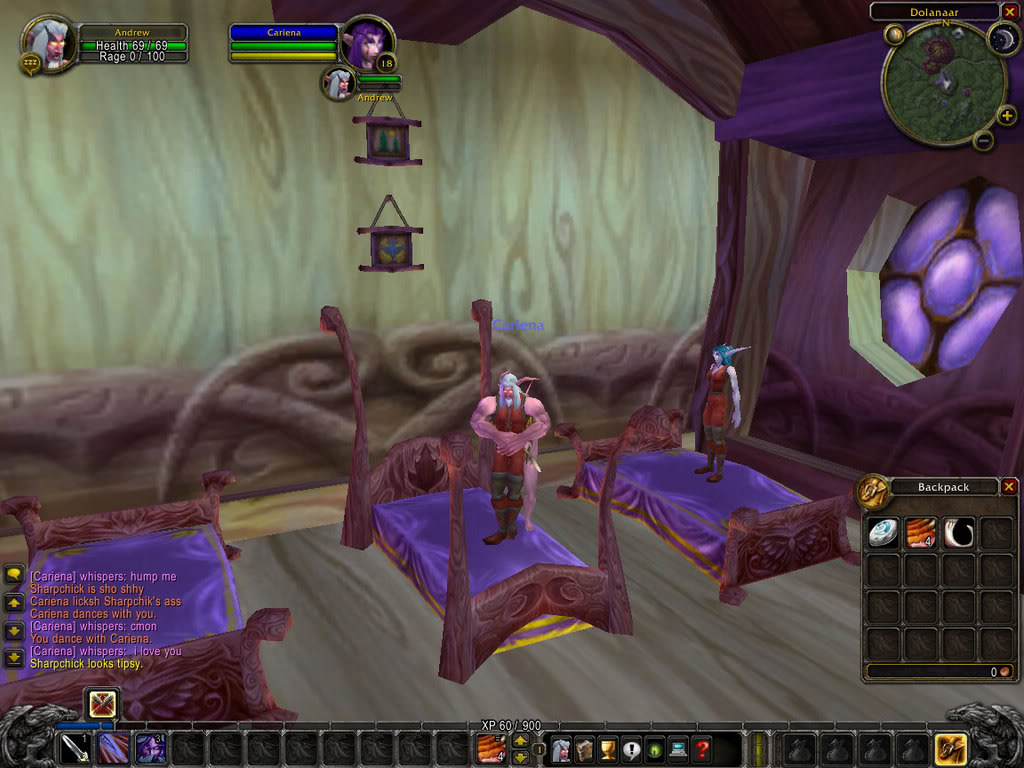Click the crescent moon time-of-day indicator

click(x=1001, y=39)
